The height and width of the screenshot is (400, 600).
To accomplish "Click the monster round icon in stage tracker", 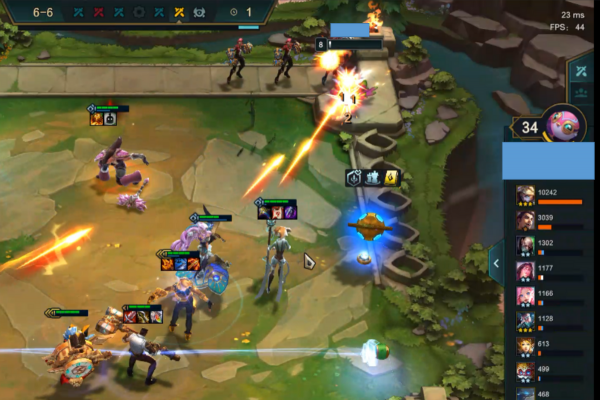I will (x=199, y=12).
